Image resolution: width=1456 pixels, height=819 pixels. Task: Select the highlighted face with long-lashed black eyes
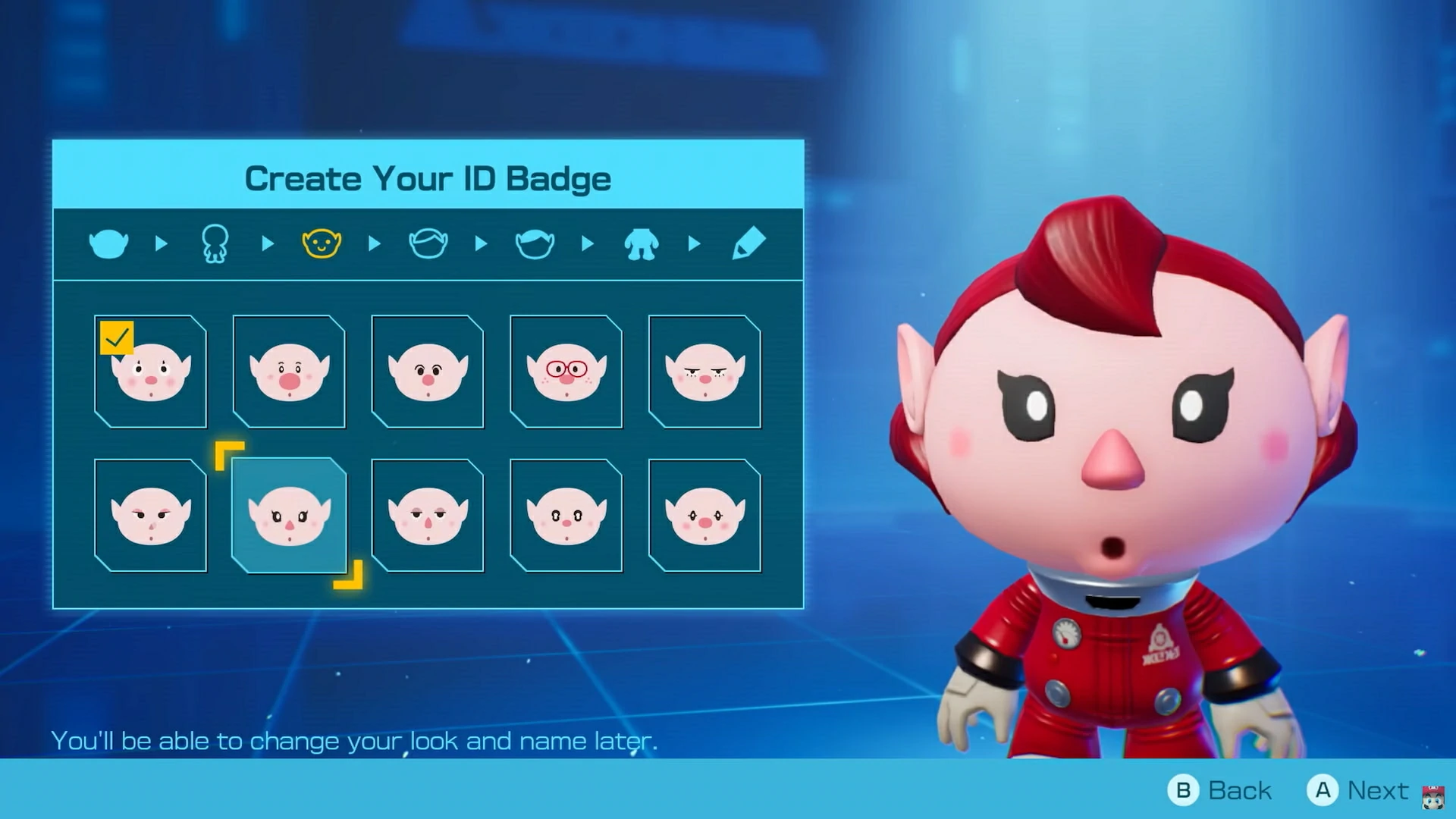coord(289,516)
